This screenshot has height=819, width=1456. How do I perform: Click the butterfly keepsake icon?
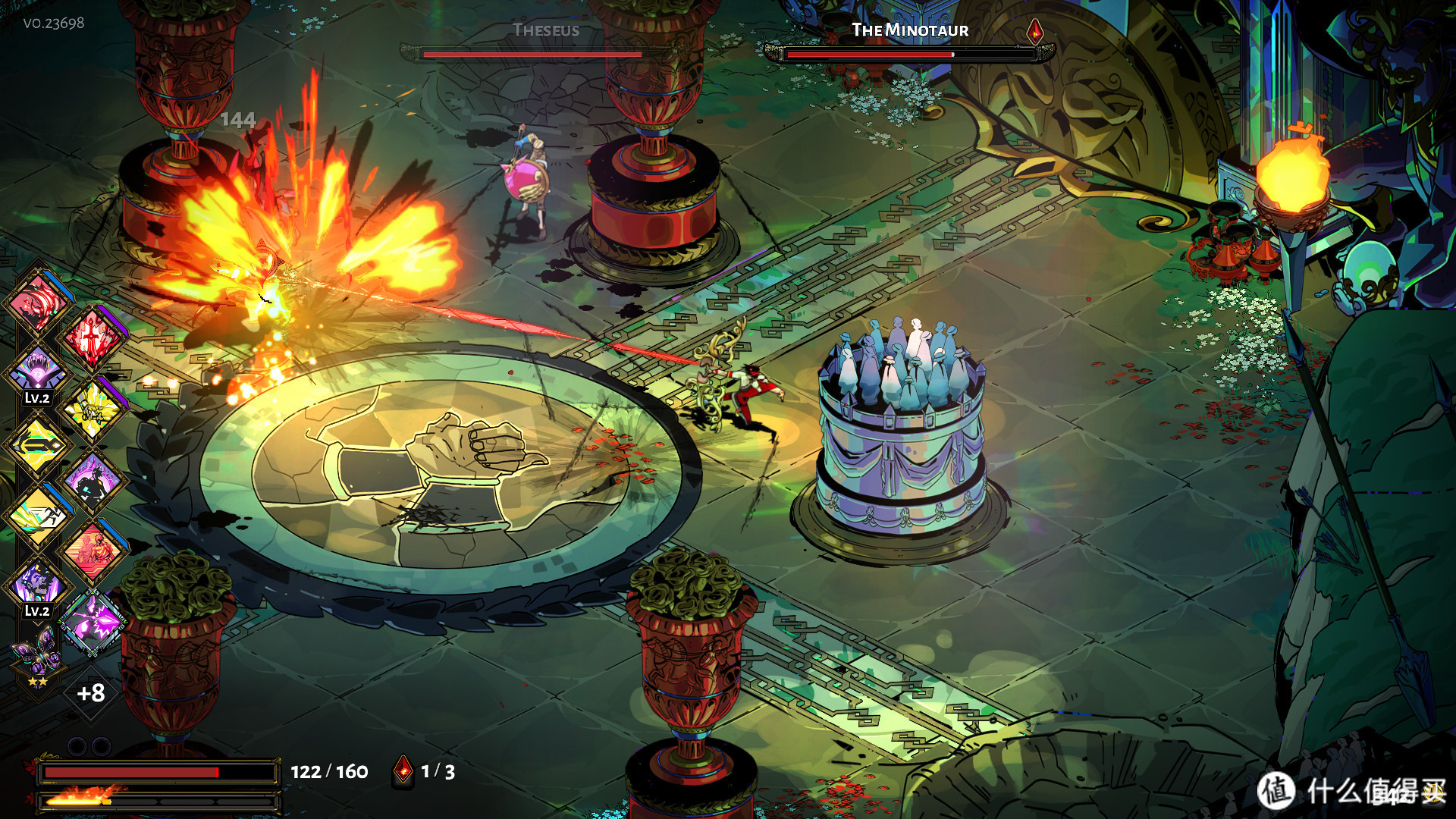pyautogui.click(x=36, y=652)
